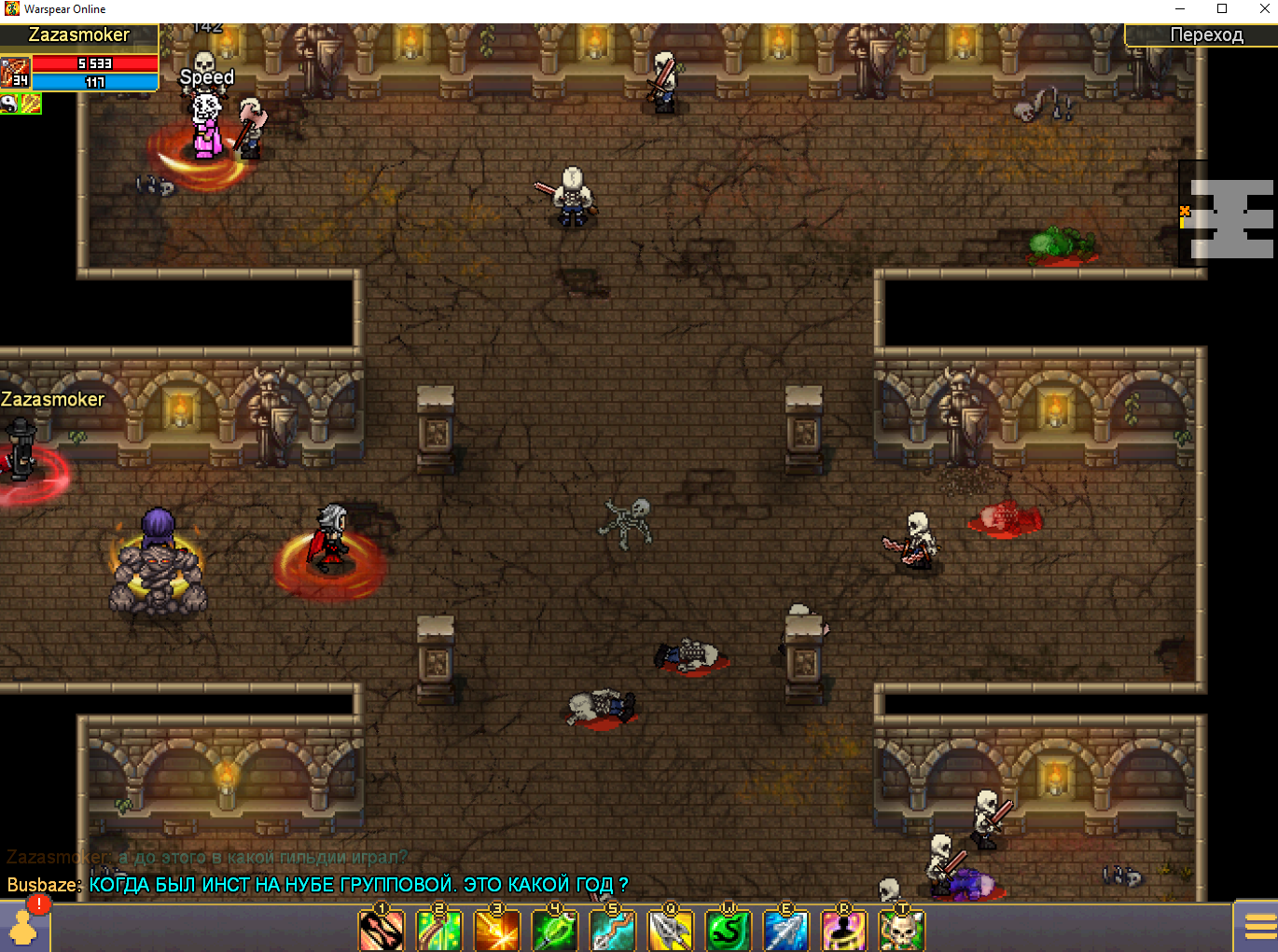Cast the green swirl skill on W

[x=729, y=930]
